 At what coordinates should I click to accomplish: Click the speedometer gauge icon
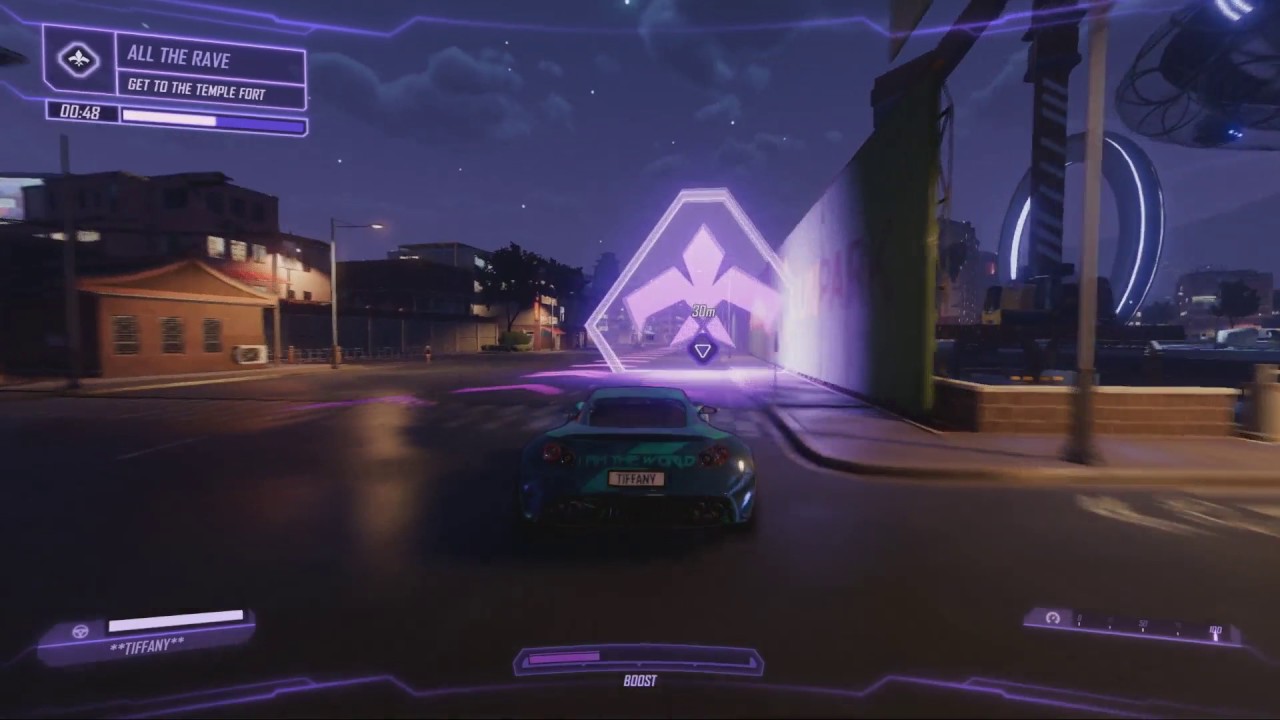1052,618
